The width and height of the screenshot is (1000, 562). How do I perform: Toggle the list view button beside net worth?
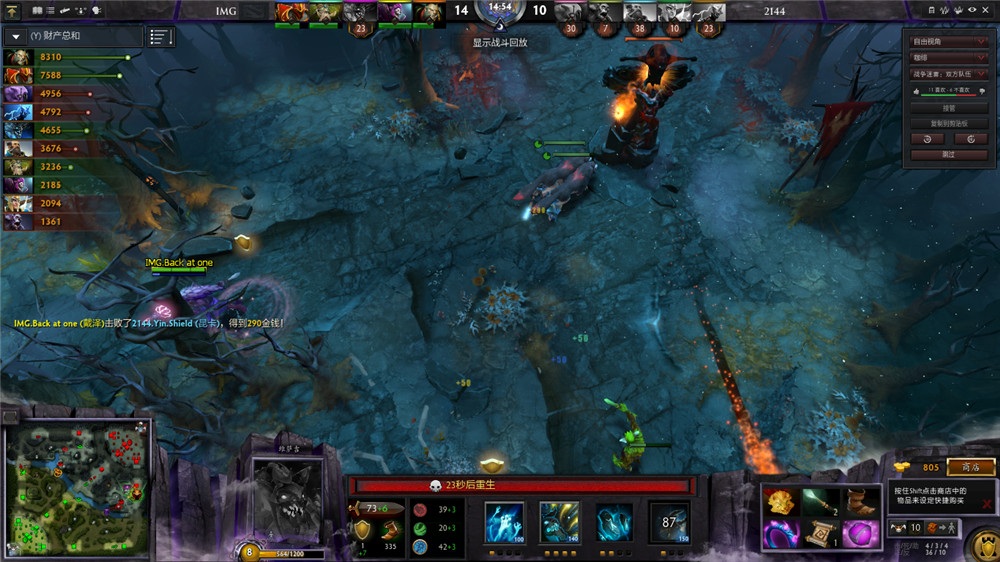pos(160,37)
